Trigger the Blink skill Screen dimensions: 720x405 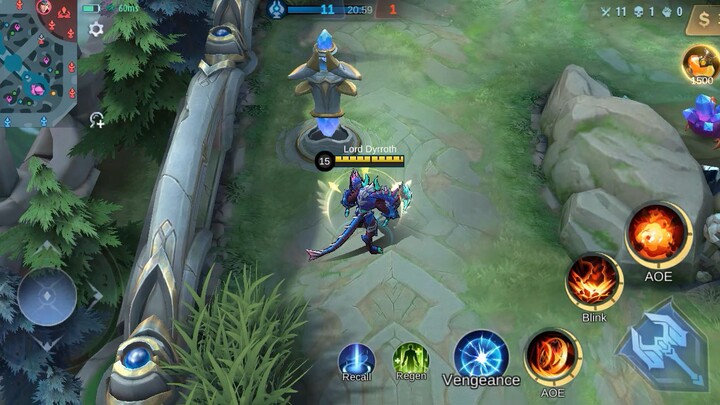594,281
